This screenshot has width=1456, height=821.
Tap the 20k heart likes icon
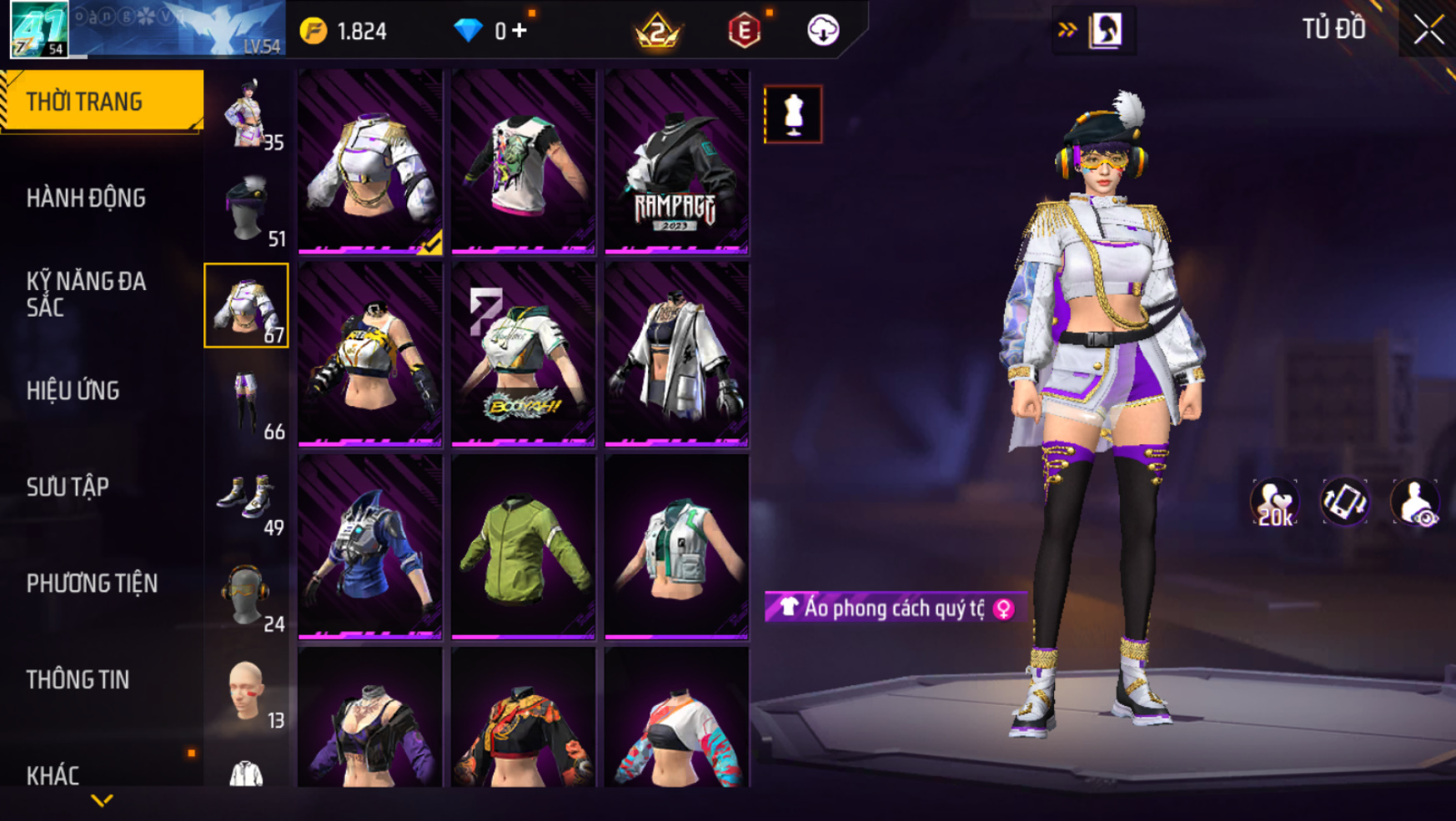coord(1274,503)
